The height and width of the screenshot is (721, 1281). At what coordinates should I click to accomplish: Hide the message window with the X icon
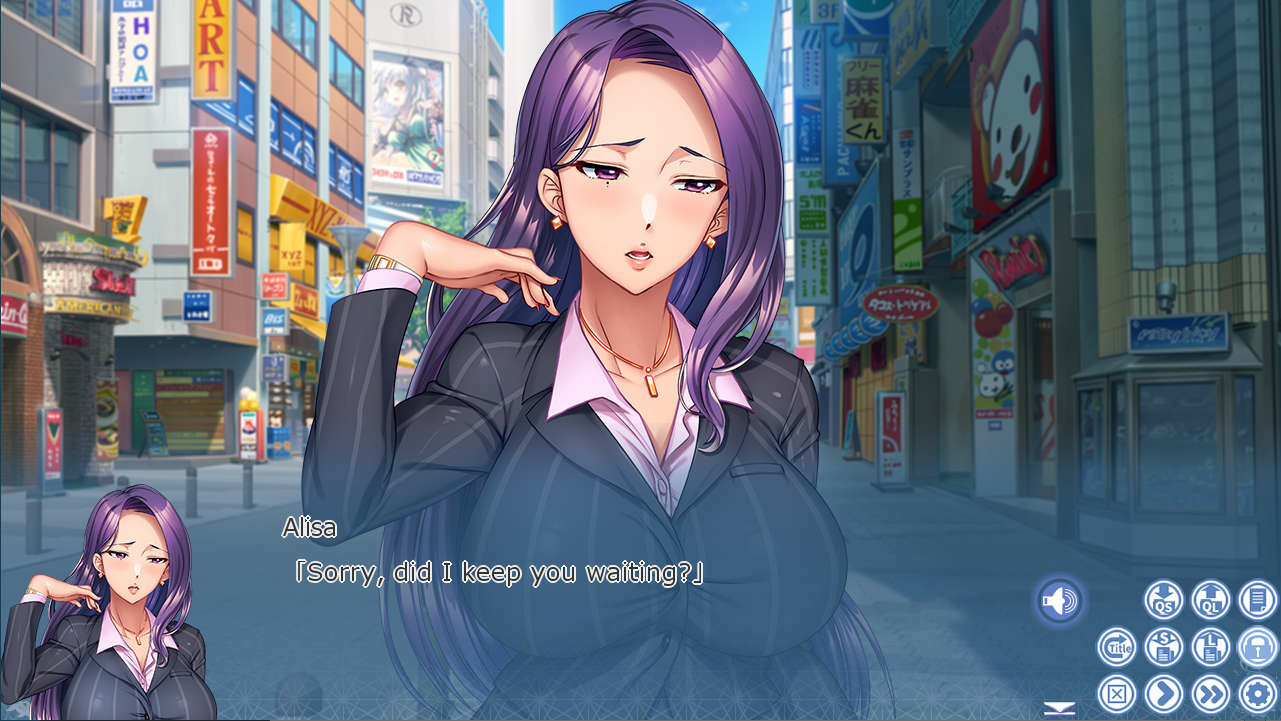(x=1117, y=692)
